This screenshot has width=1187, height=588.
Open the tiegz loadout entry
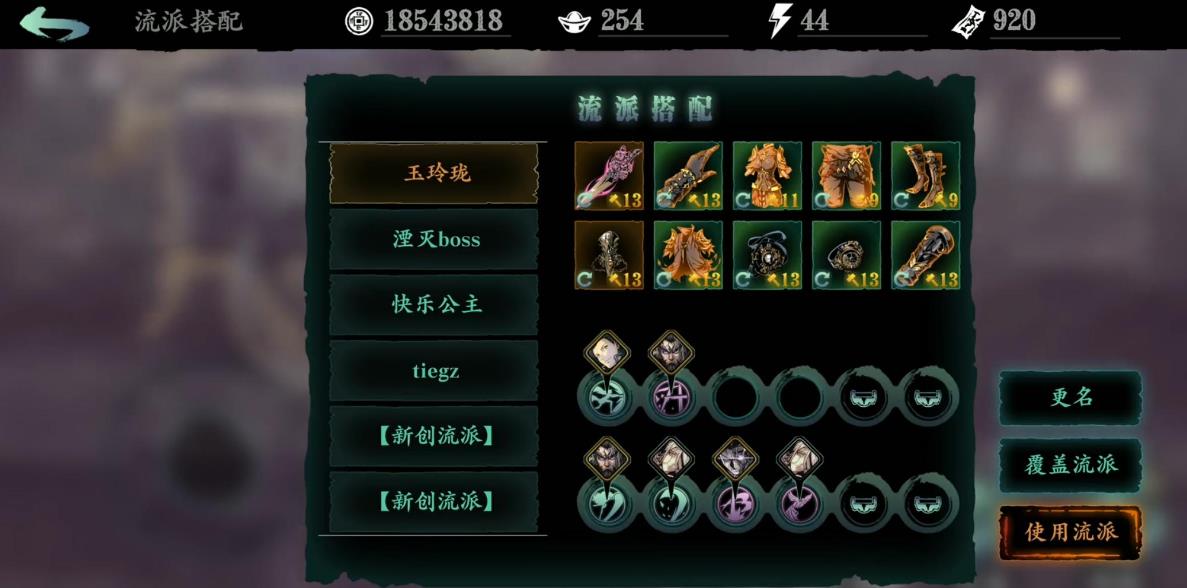[434, 371]
